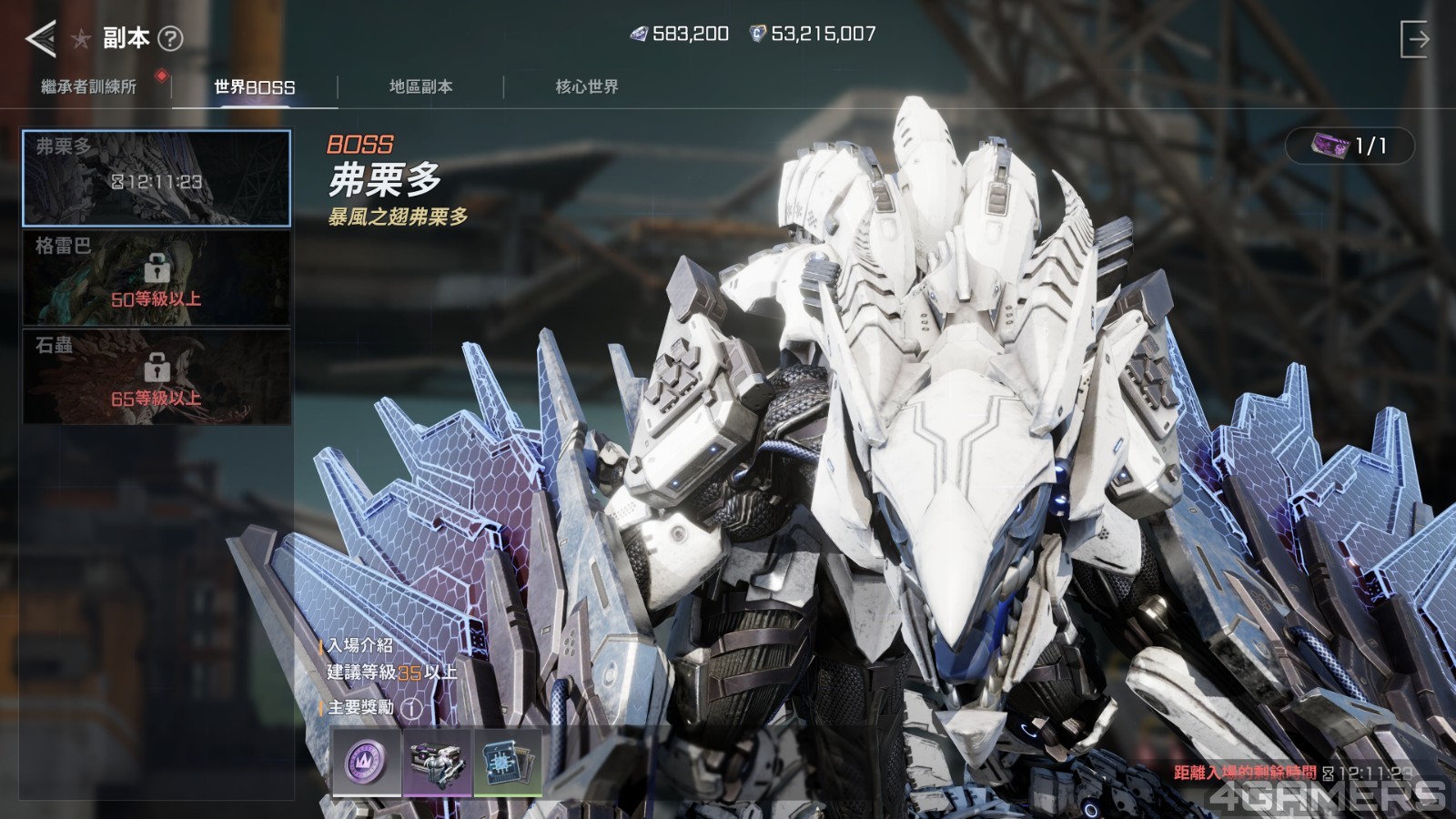This screenshot has width=1456, height=819.
Task: Click the star favorite icon beside 副本
Action: tap(81, 39)
